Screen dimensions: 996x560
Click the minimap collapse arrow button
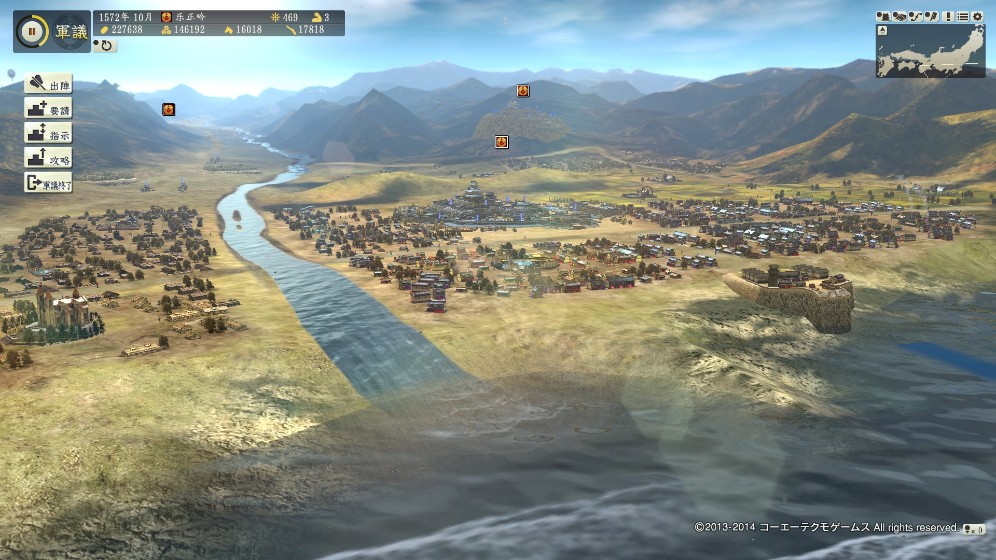[882, 30]
